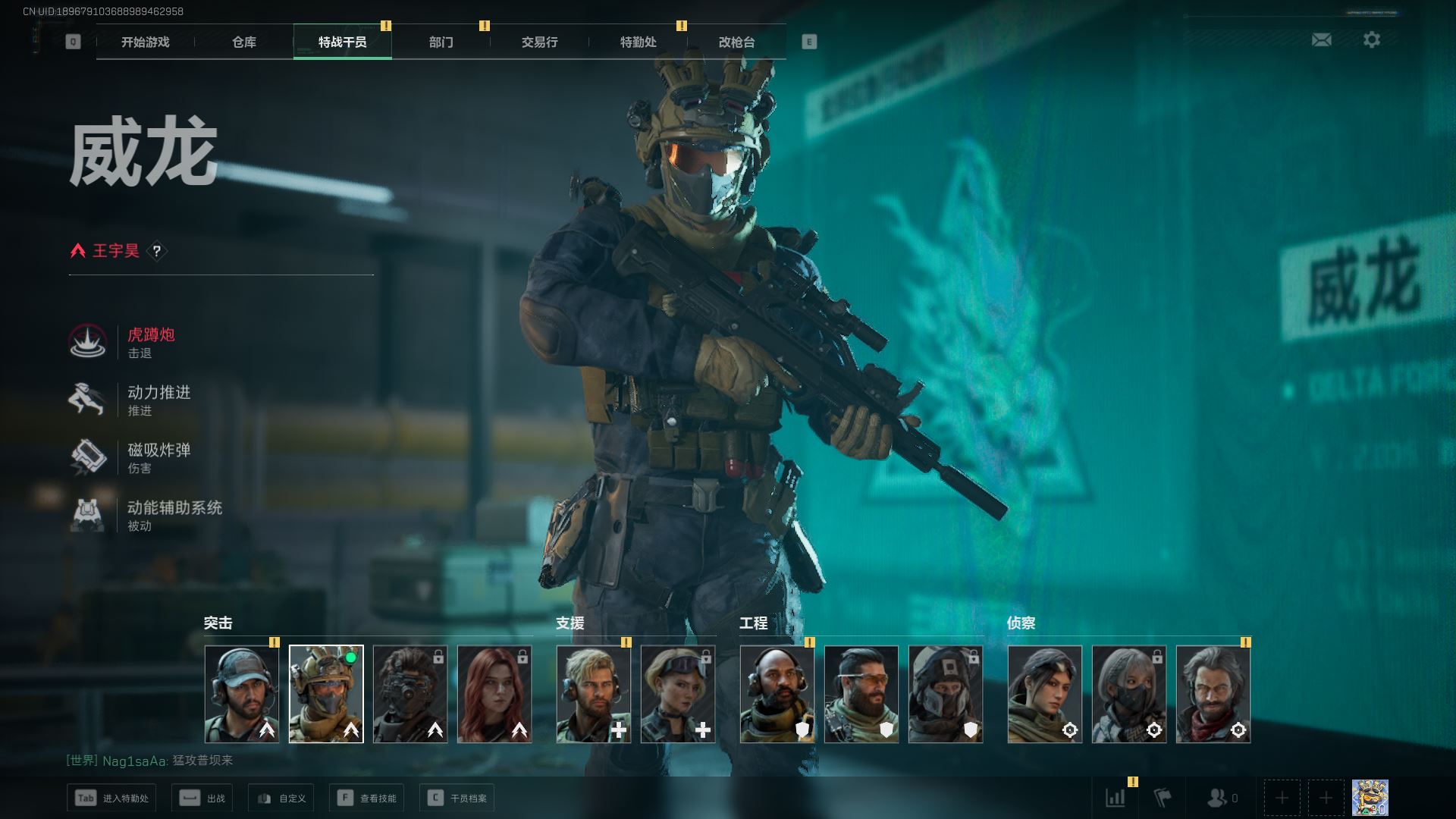Select the blond support operator portrait

click(x=594, y=694)
